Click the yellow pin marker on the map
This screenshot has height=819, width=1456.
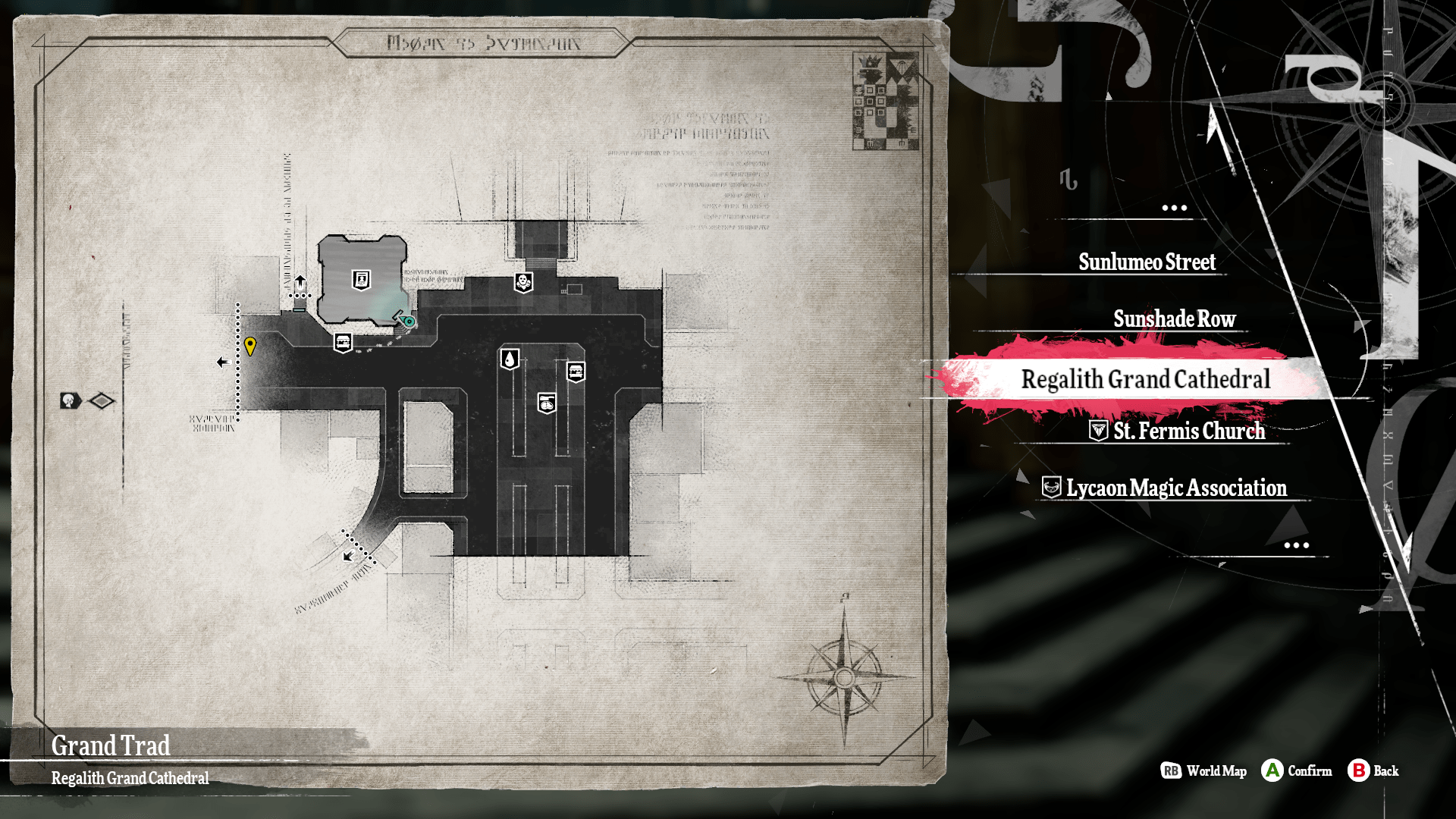point(250,346)
